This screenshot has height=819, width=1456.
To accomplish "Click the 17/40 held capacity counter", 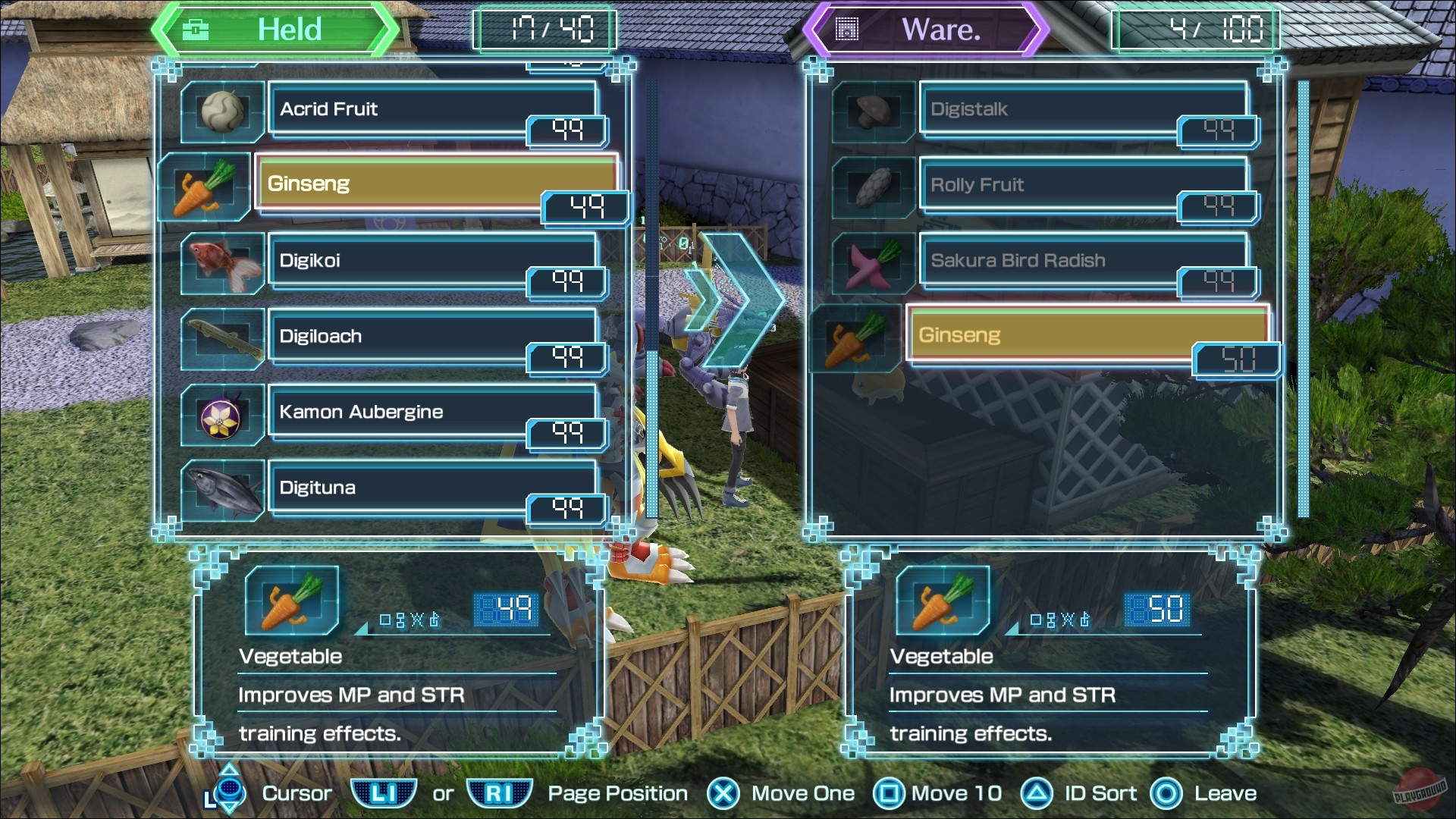I will point(544,30).
